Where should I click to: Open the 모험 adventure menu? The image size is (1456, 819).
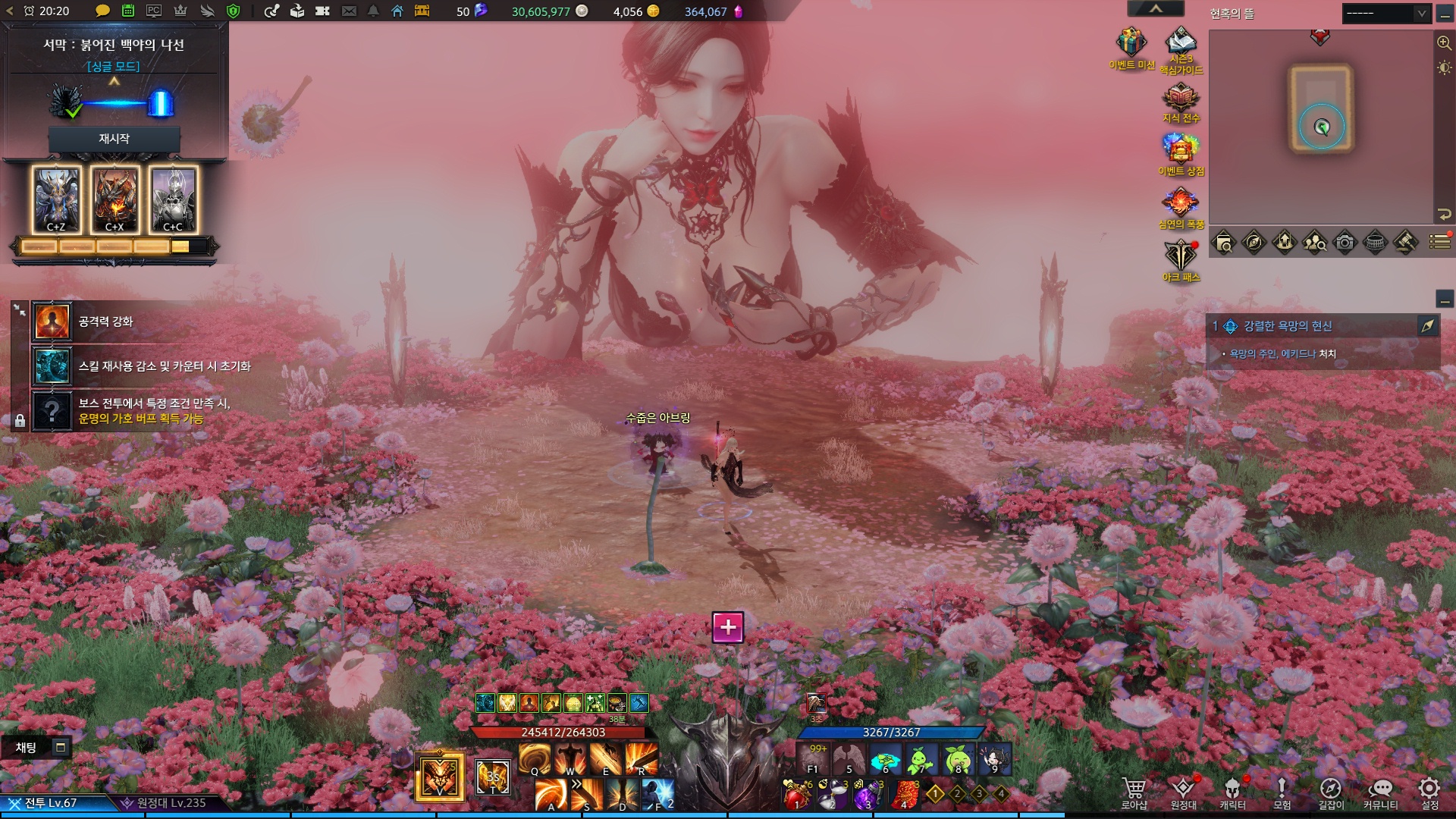[x=1282, y=791]
